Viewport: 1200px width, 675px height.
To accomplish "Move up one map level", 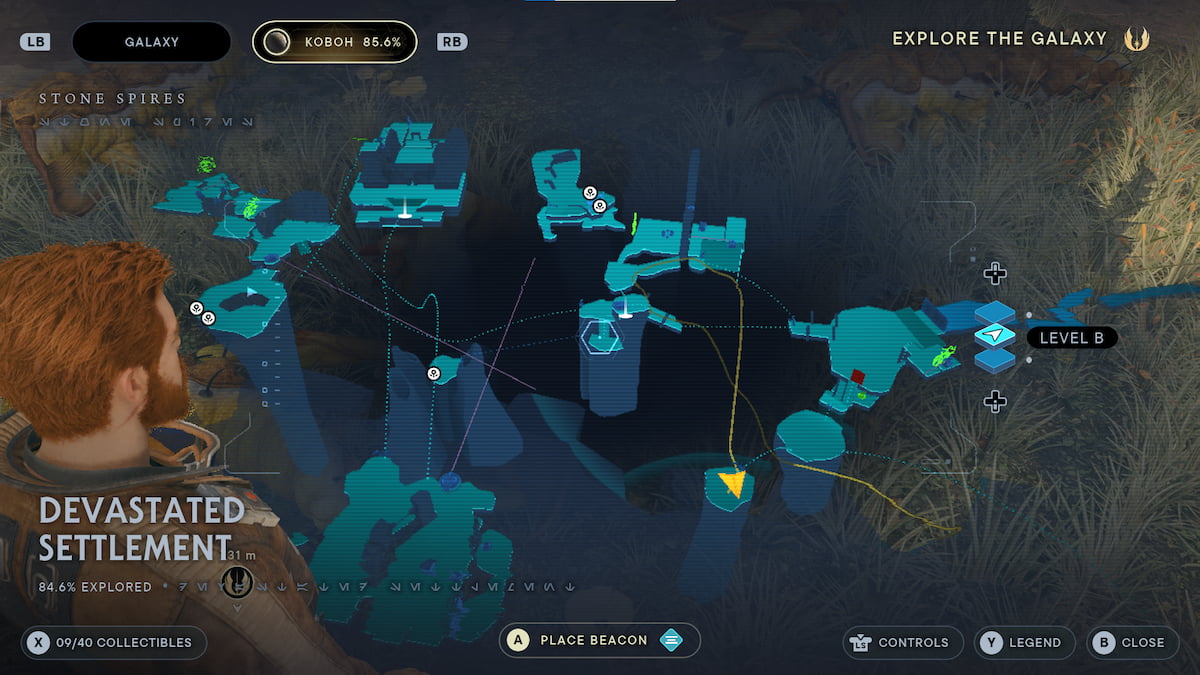I will 994,273.
